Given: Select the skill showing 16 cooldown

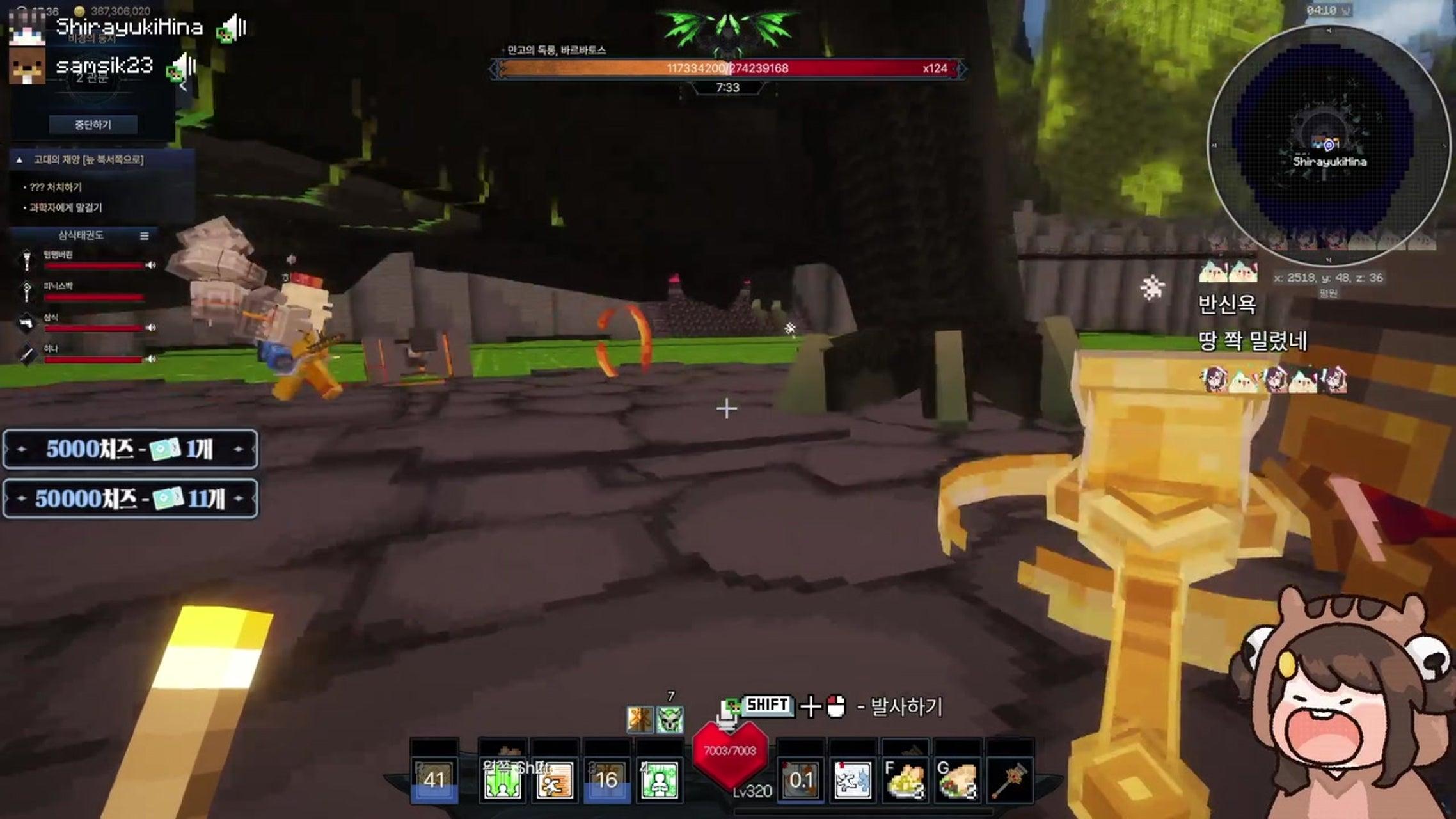Looking at the screenshot, I should pos(606,781).
